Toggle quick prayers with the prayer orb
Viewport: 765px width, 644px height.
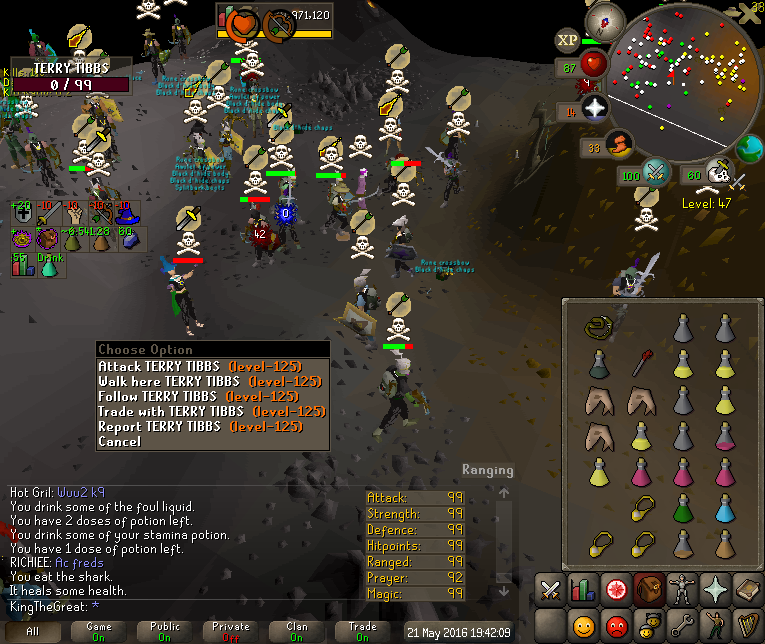(x=595, y=110)
